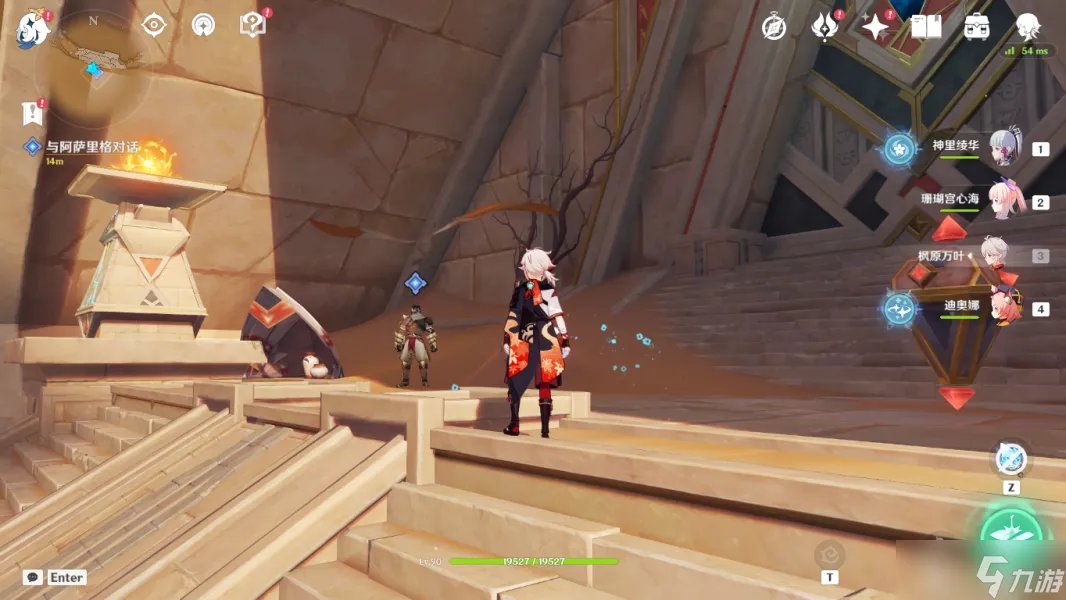Open the compass icon in top bar
This screenshot has width=1066, height=600.
click(x=774, y=27)
